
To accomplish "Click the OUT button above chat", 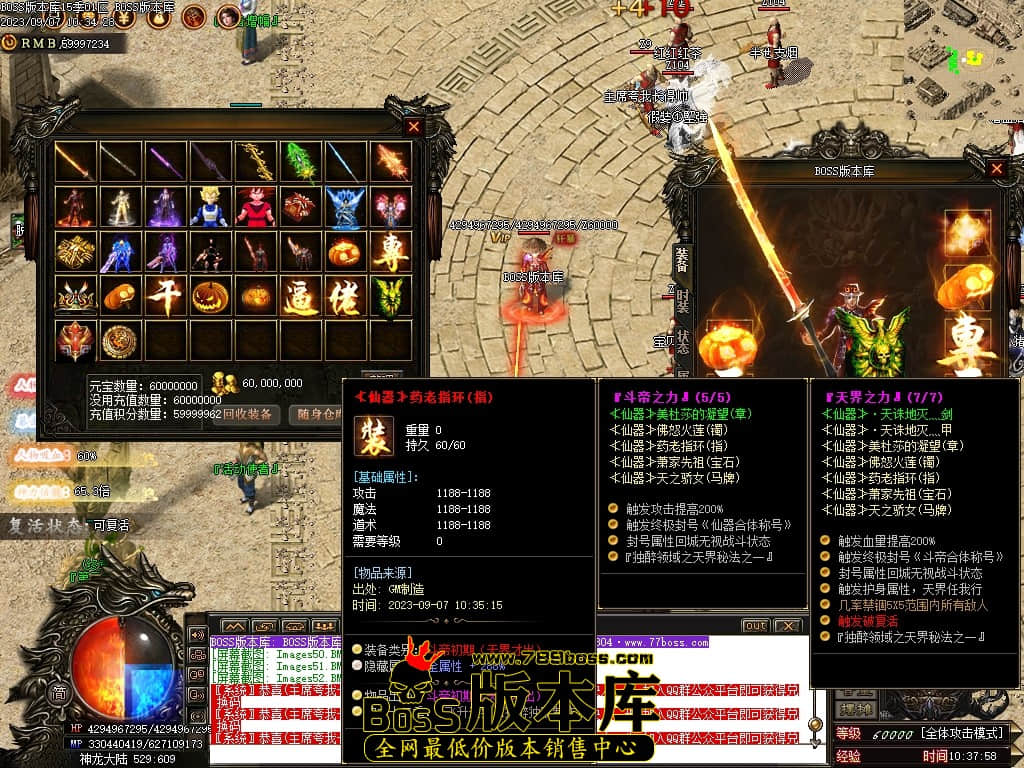I will click(x=754, y=626).
